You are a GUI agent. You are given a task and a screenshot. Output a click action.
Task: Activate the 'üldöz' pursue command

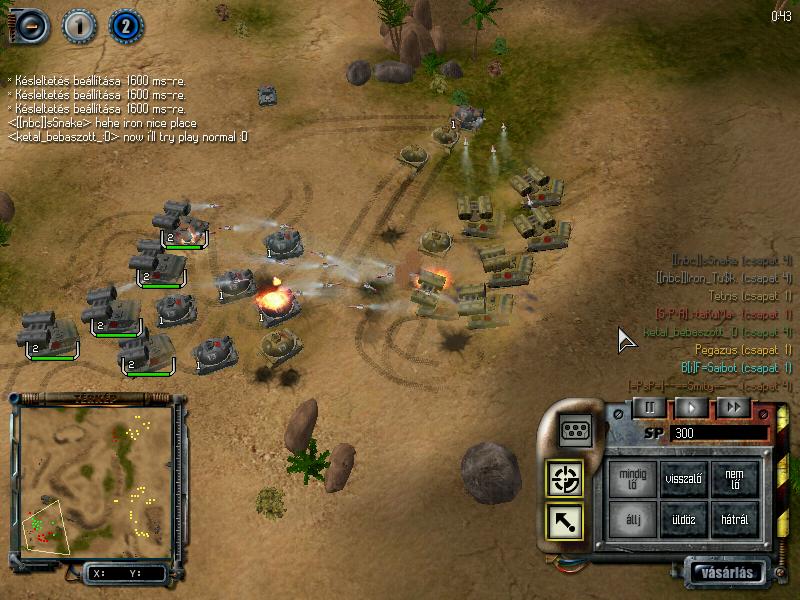(685, 519)
